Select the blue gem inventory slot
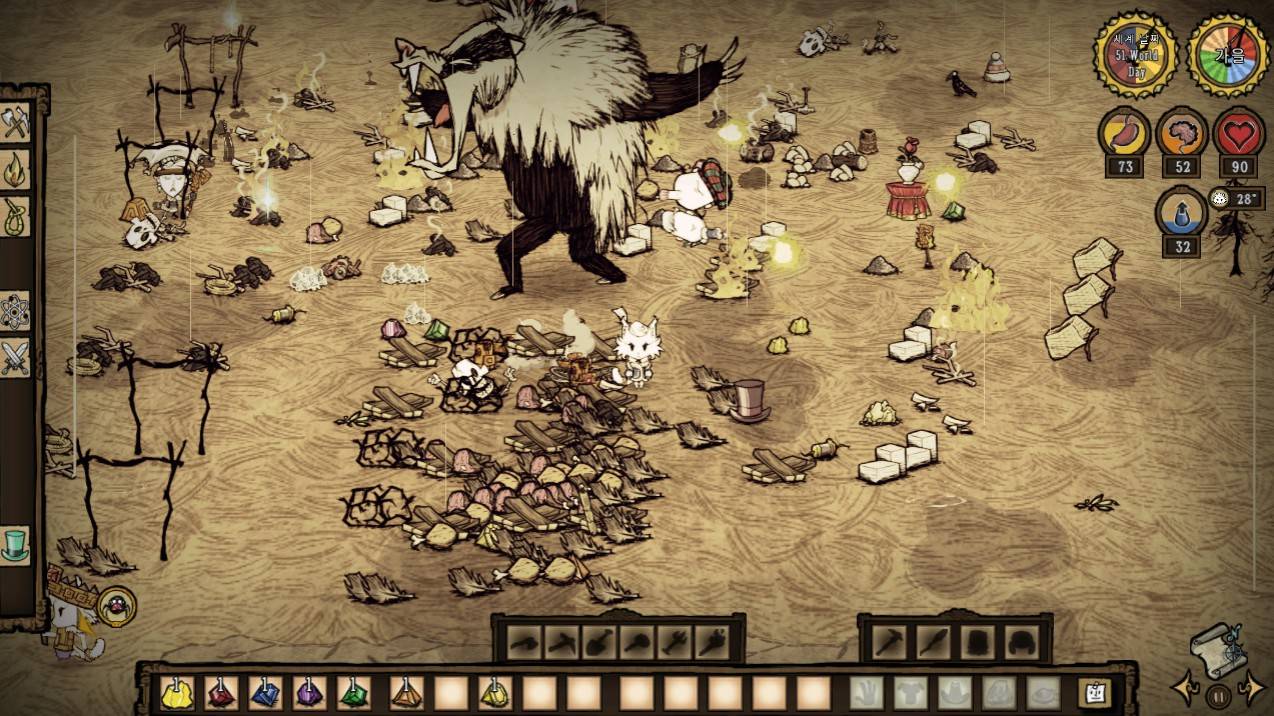 pos(265,692)
